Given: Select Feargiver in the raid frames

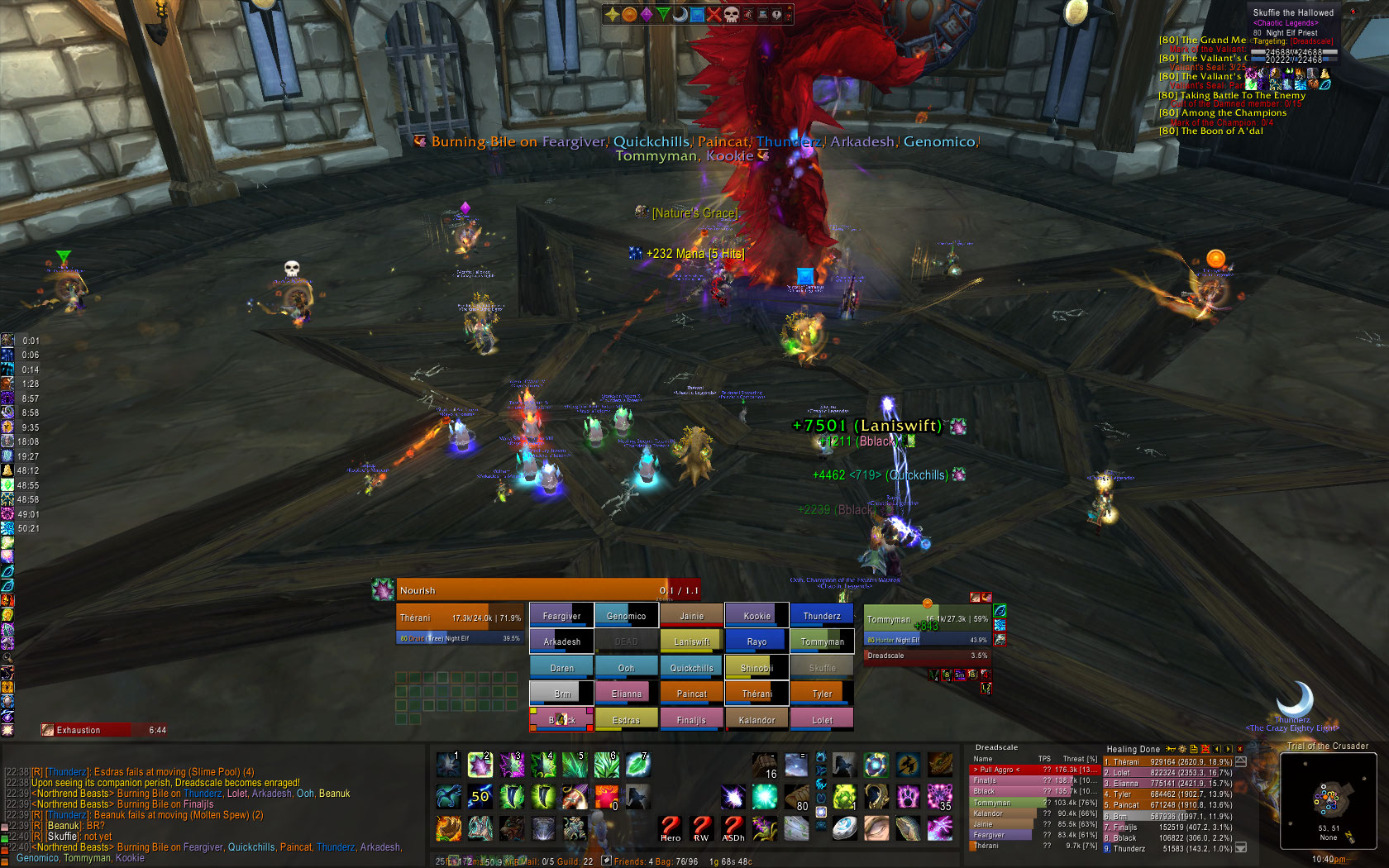Looking at the screenshot, I should [x=561, y=616].
